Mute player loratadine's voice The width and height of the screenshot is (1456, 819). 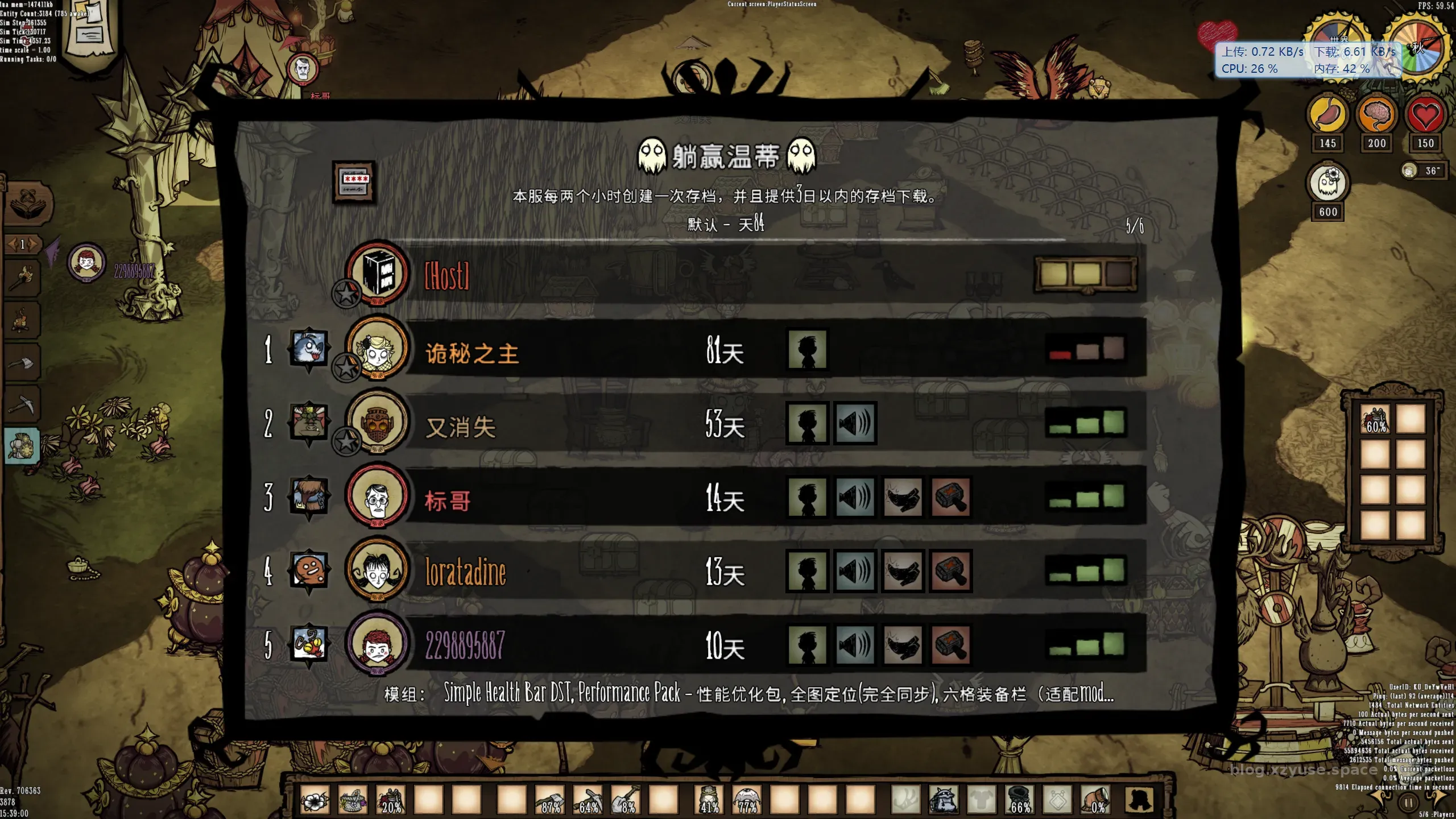pyautogui.click(x=855, y=571)
